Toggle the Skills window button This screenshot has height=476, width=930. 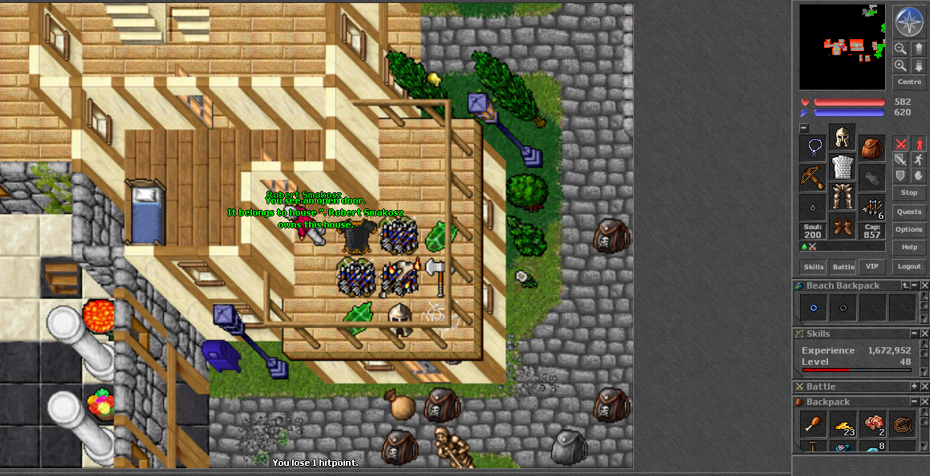pyautogui.click(x=814, y=267)
